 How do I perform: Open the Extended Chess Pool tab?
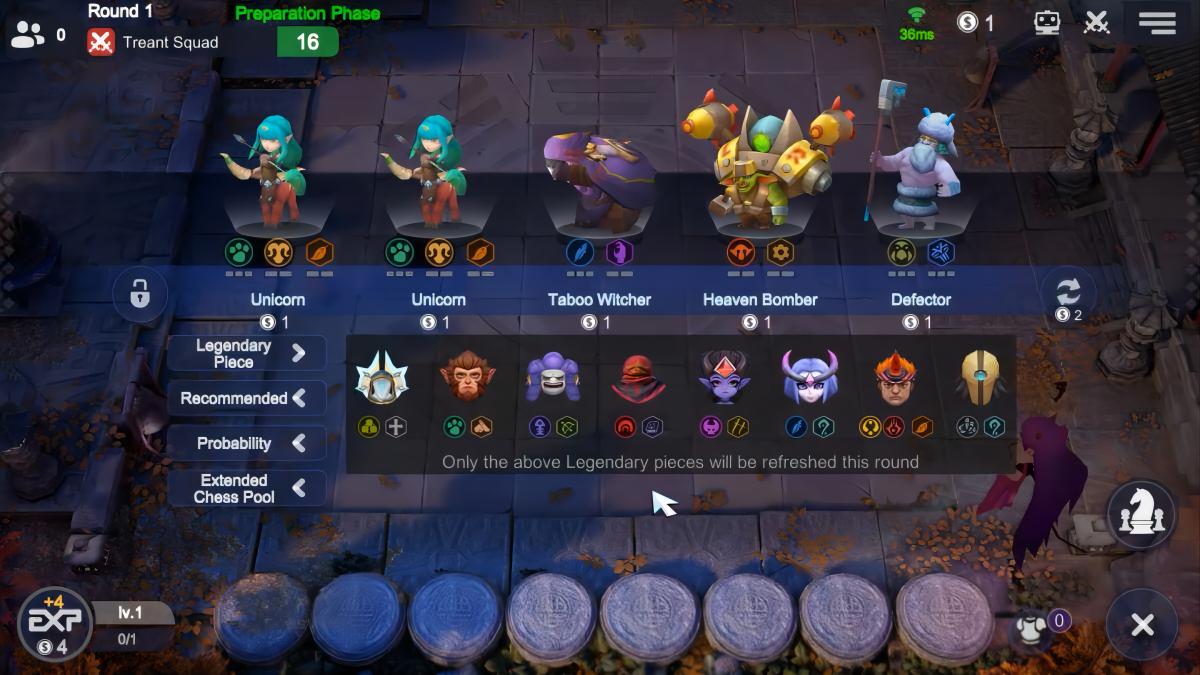pyautogui.click(x=247, y=488)
